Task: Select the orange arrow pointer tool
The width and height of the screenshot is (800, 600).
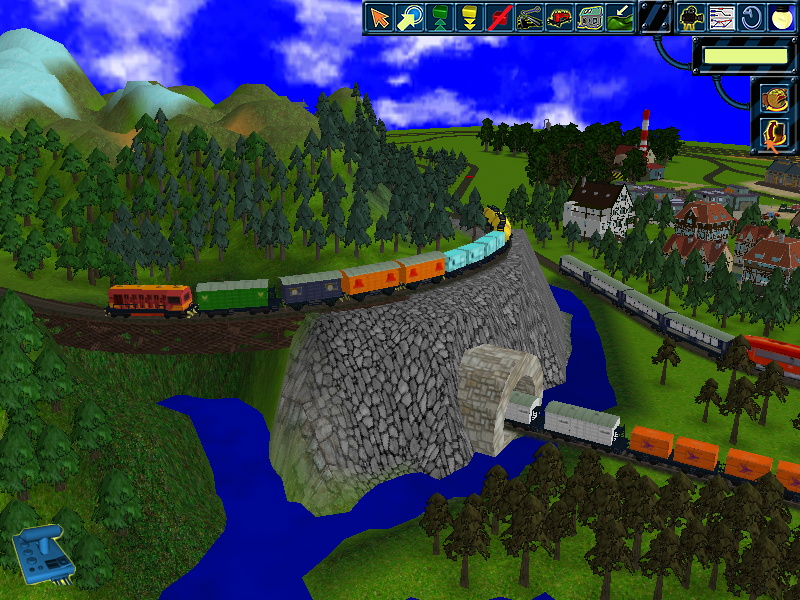Action: (x=379, y=17)
